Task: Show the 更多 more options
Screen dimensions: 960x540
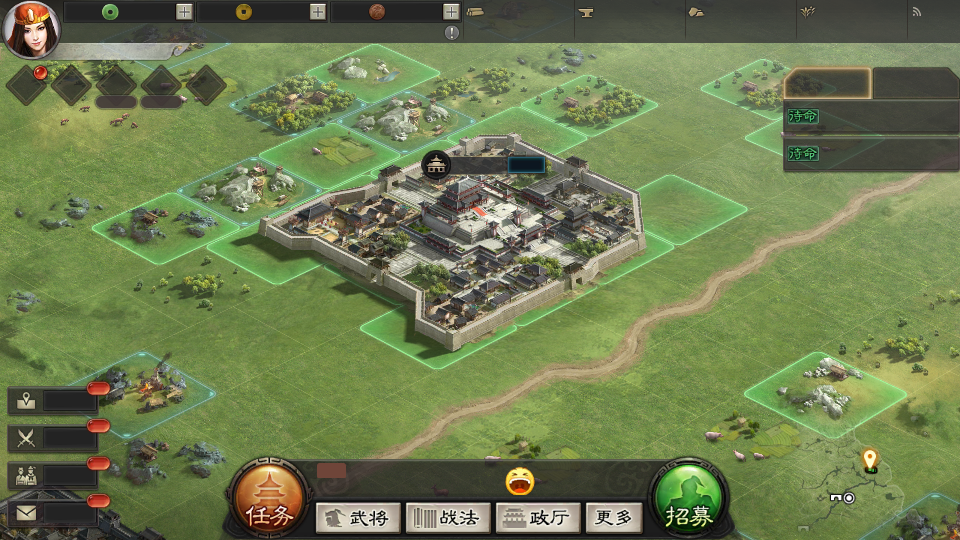Action: tap(613, 518)
